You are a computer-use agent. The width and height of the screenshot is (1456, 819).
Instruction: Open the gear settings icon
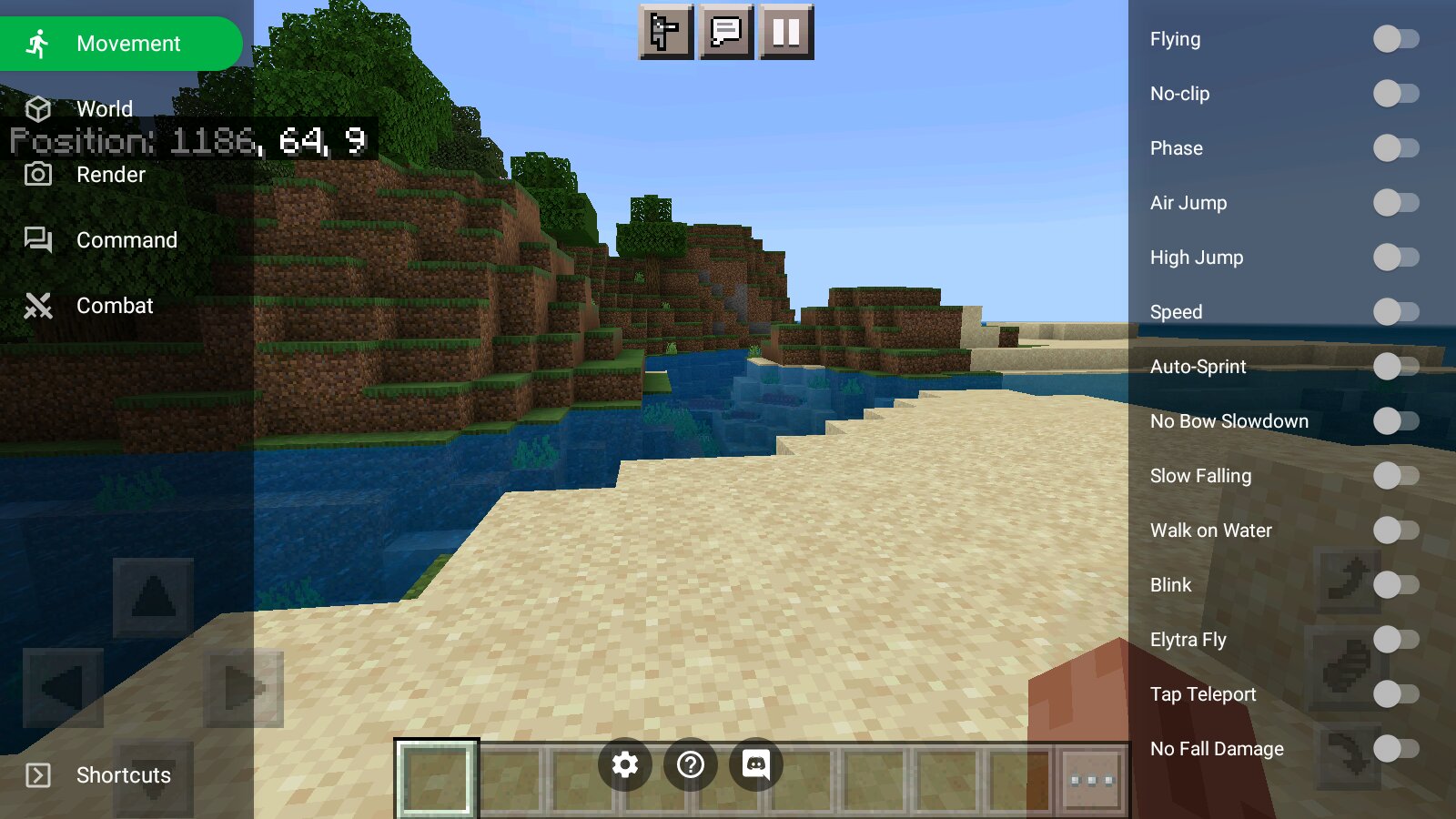tap(625, 764)
